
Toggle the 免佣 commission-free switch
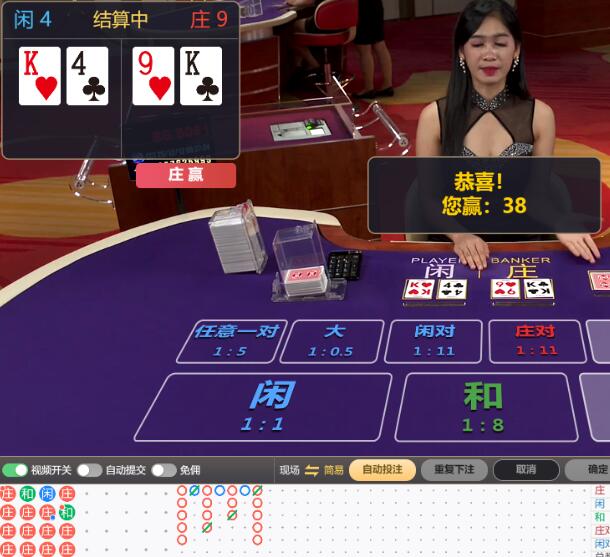click(x=164, y=470)
